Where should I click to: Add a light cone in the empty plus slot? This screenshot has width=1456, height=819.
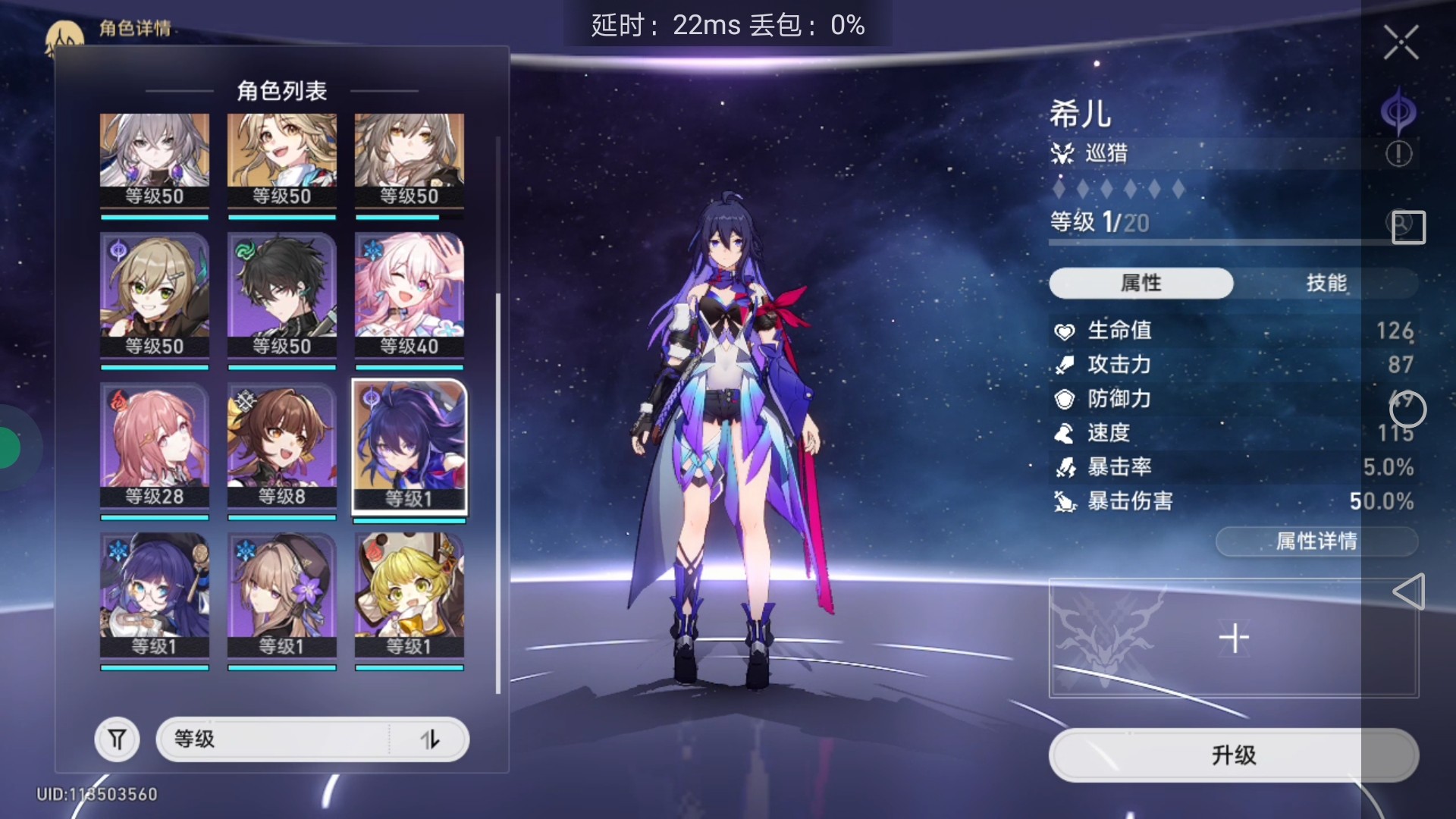point(1233,638)
